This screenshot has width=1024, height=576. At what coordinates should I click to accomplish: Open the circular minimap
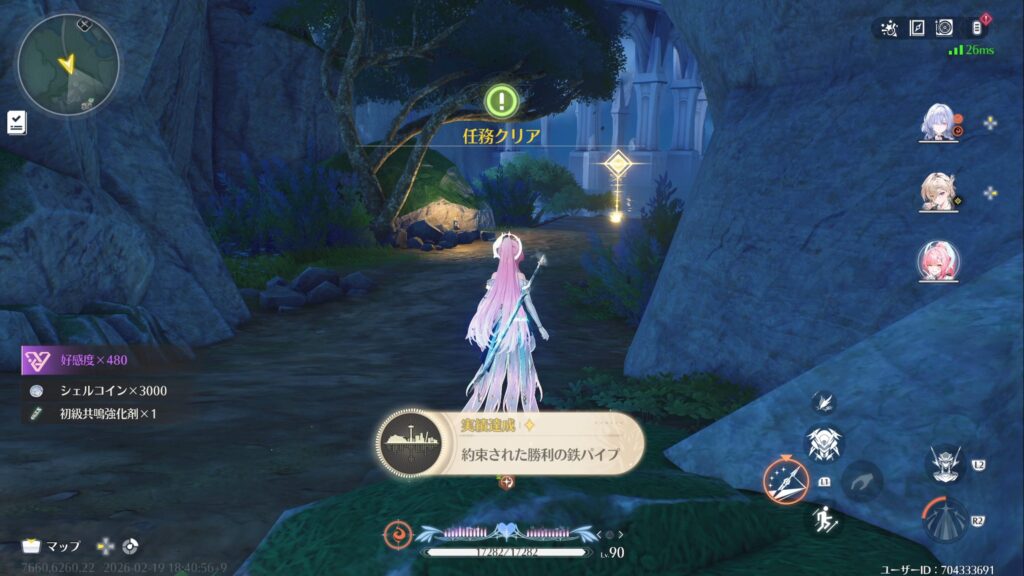click(68, 65)
